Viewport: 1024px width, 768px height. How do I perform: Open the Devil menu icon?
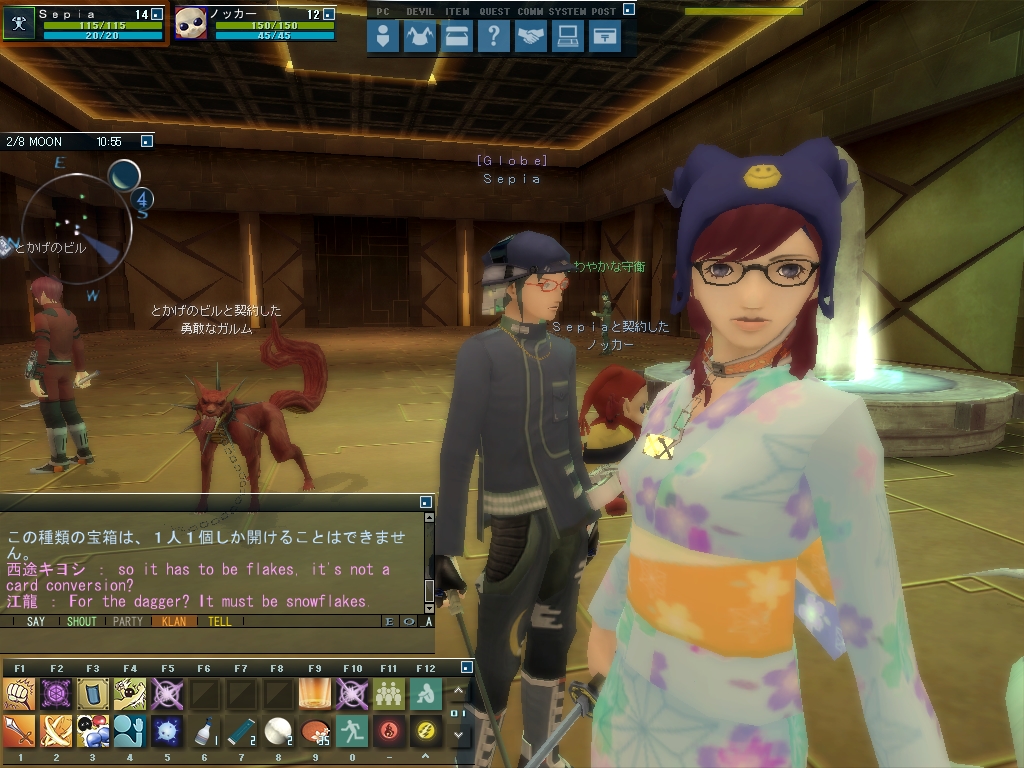coord(420,37)
